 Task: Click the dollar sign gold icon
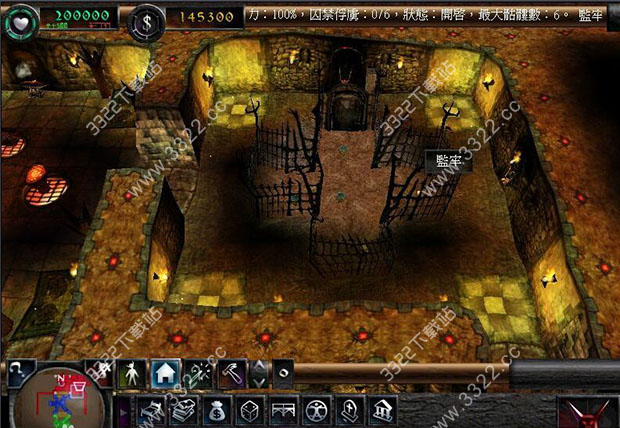[150, 18]
